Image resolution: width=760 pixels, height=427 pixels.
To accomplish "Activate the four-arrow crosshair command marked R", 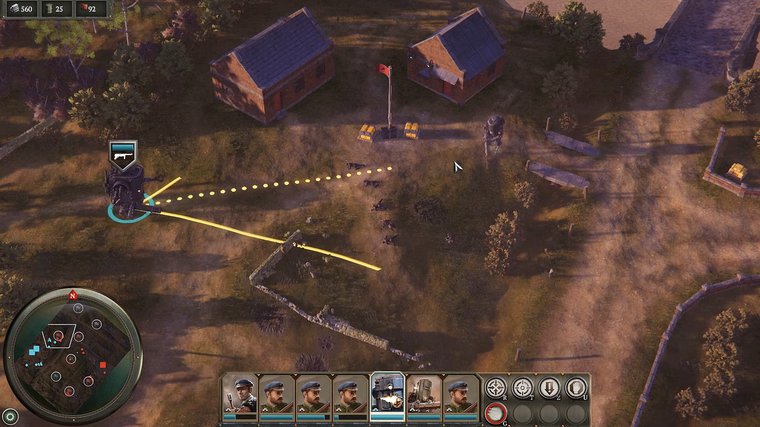I will point(495,388).
